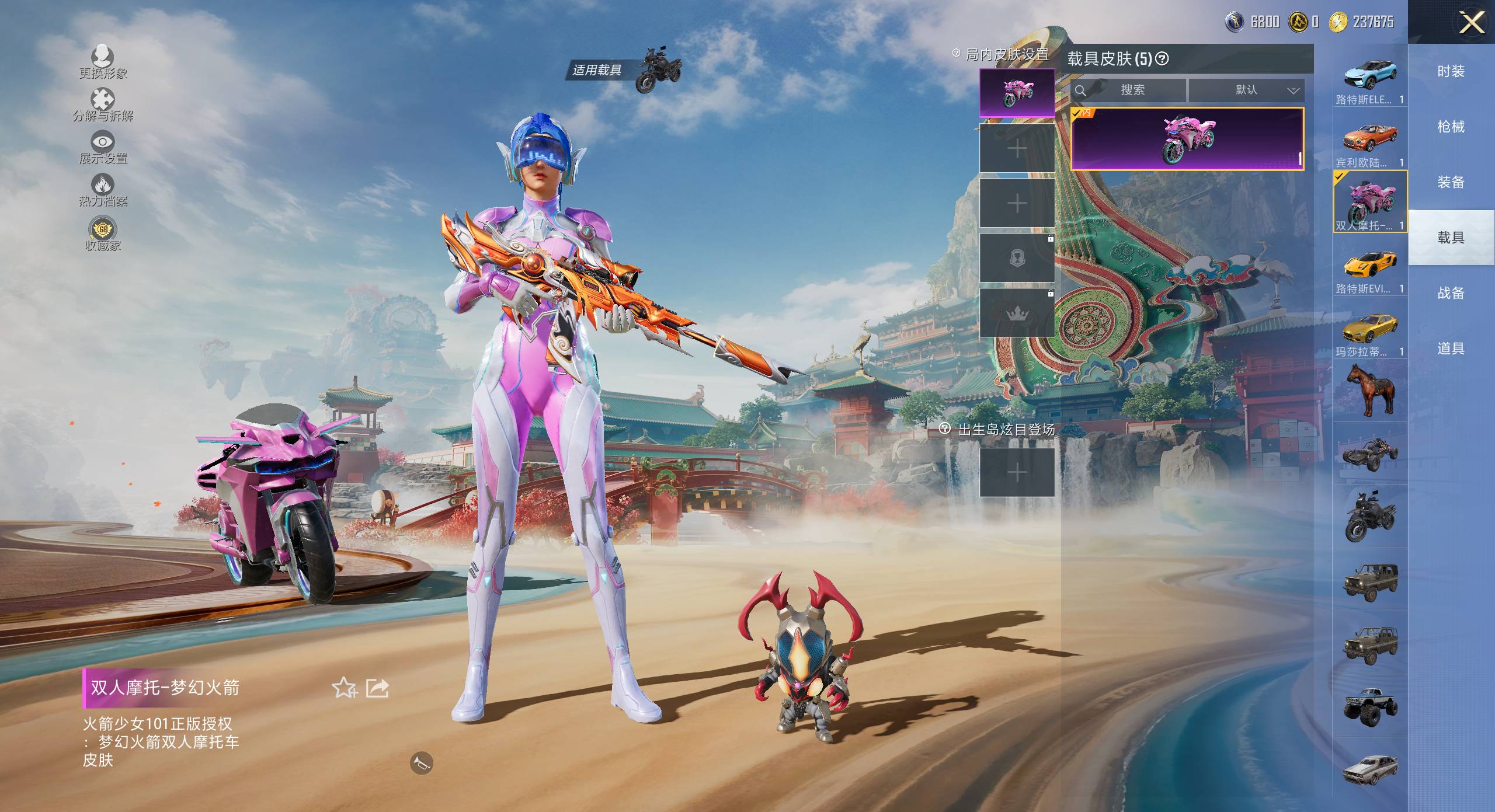Select the 装备 equipment tab
The height and width of the screenshot is (812, 1495).
[1451, 182]
